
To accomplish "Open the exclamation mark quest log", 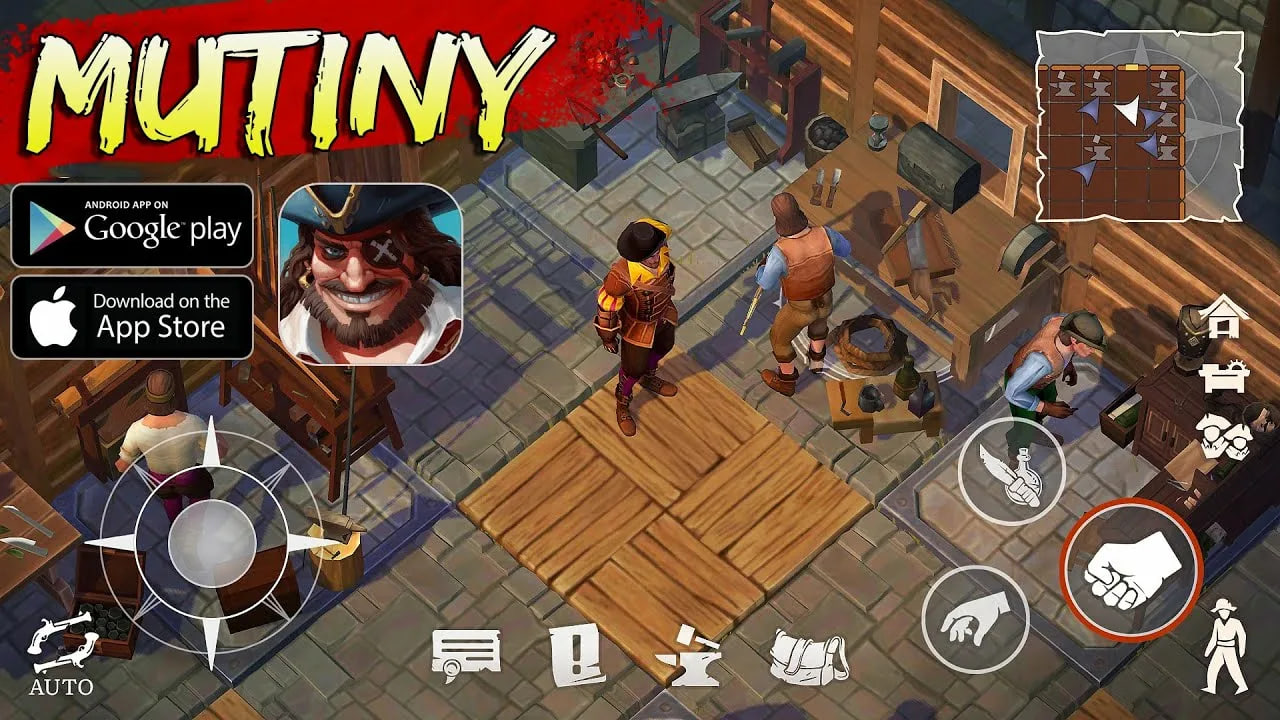I will click(578, 655).
